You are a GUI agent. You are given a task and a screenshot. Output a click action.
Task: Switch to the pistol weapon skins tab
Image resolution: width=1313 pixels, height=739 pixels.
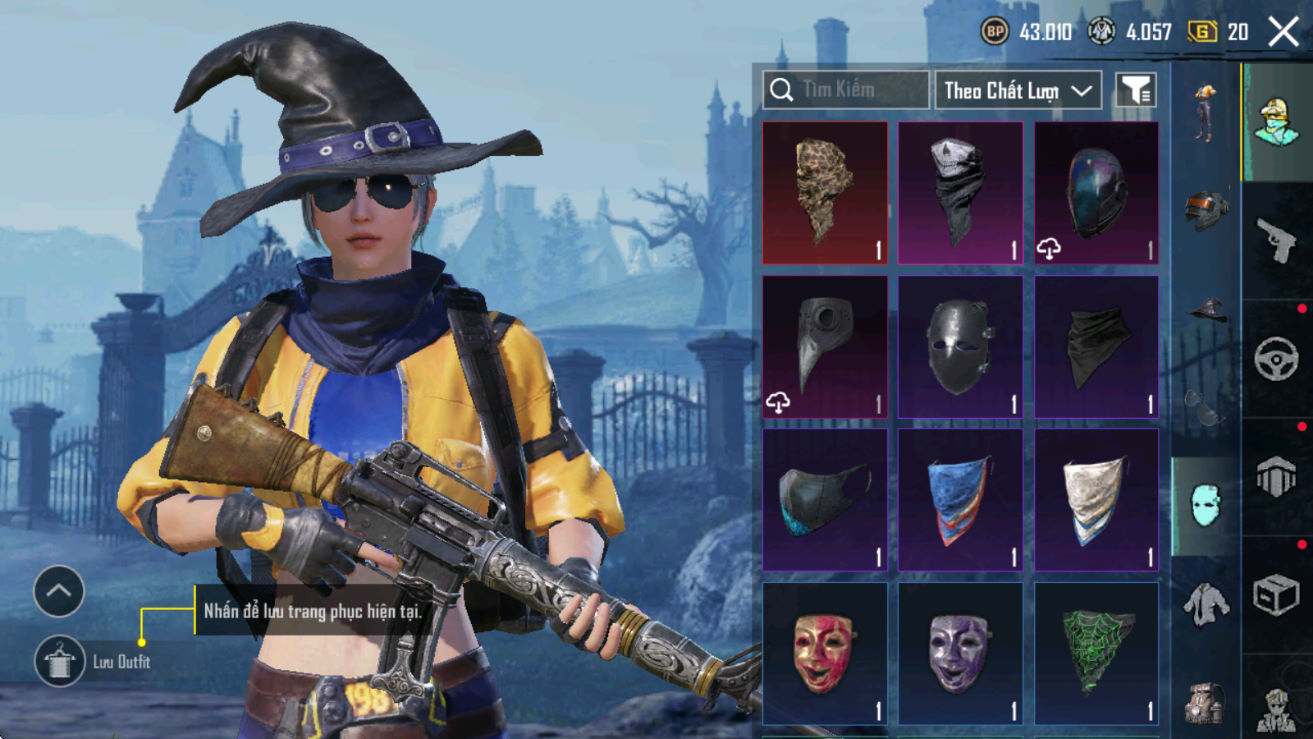[1276, 240]
